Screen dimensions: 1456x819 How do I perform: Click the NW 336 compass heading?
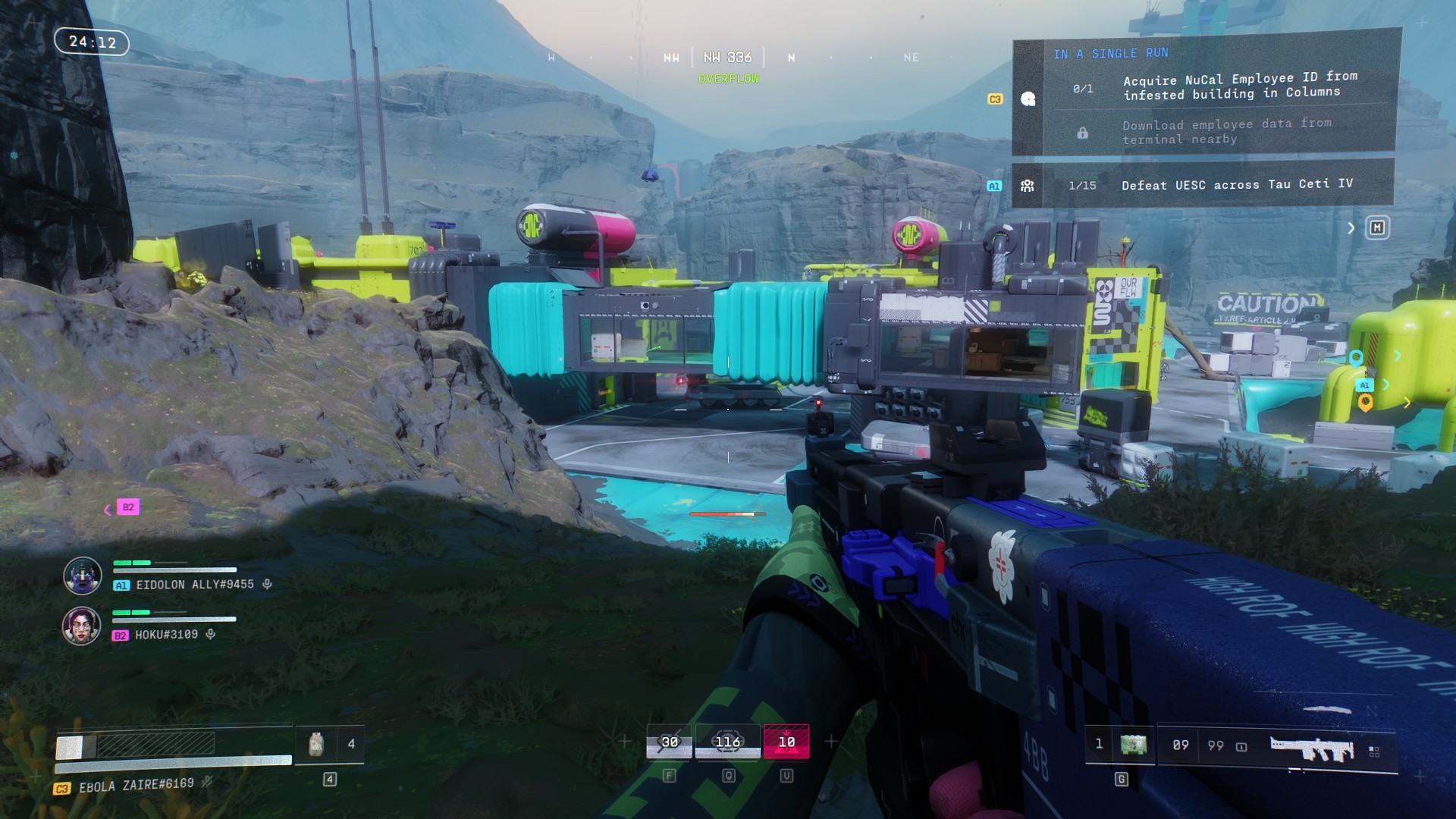click(x=727, y=58)
